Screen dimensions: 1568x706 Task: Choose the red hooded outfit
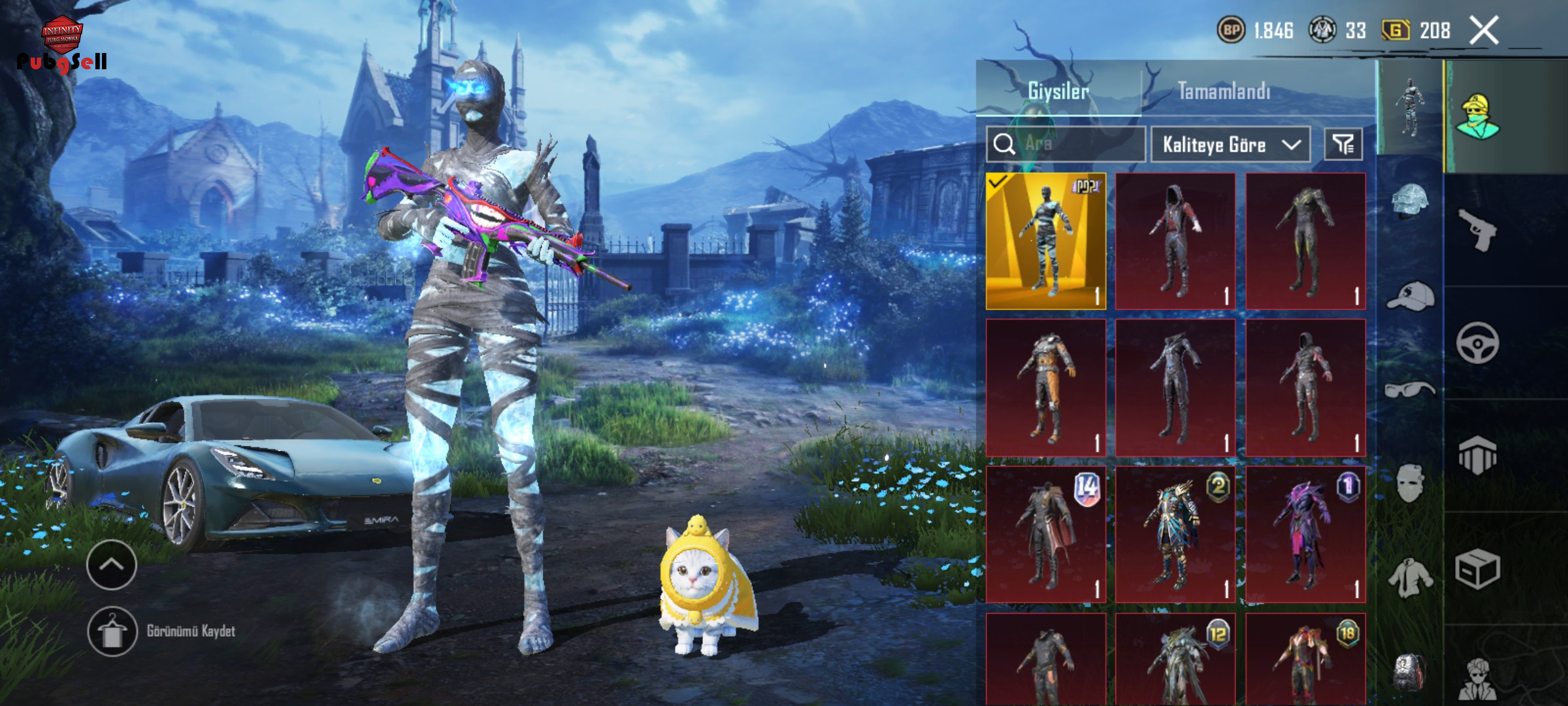(1175, 241)
